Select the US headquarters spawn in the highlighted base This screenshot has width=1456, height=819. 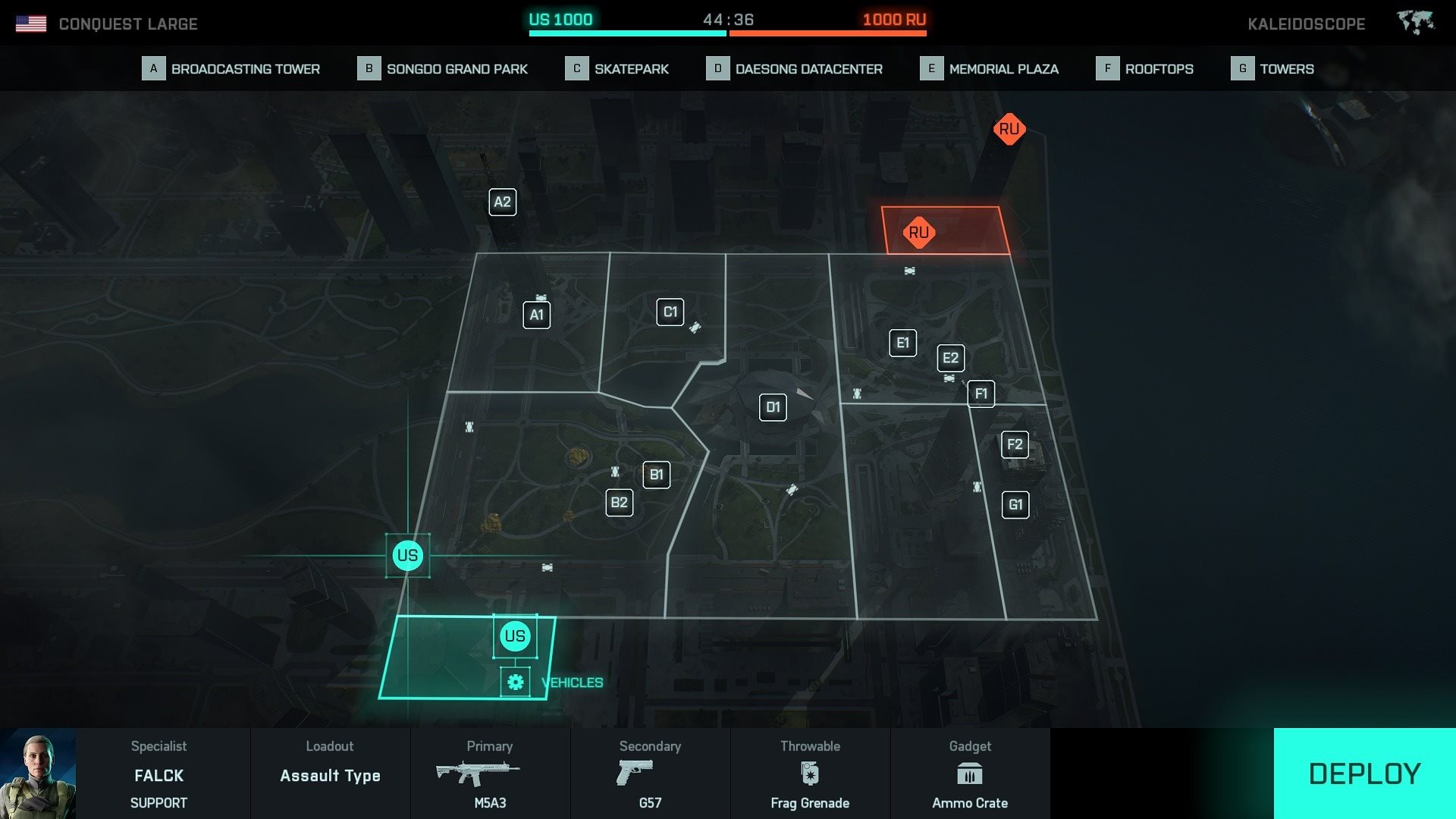click(515, 636)
